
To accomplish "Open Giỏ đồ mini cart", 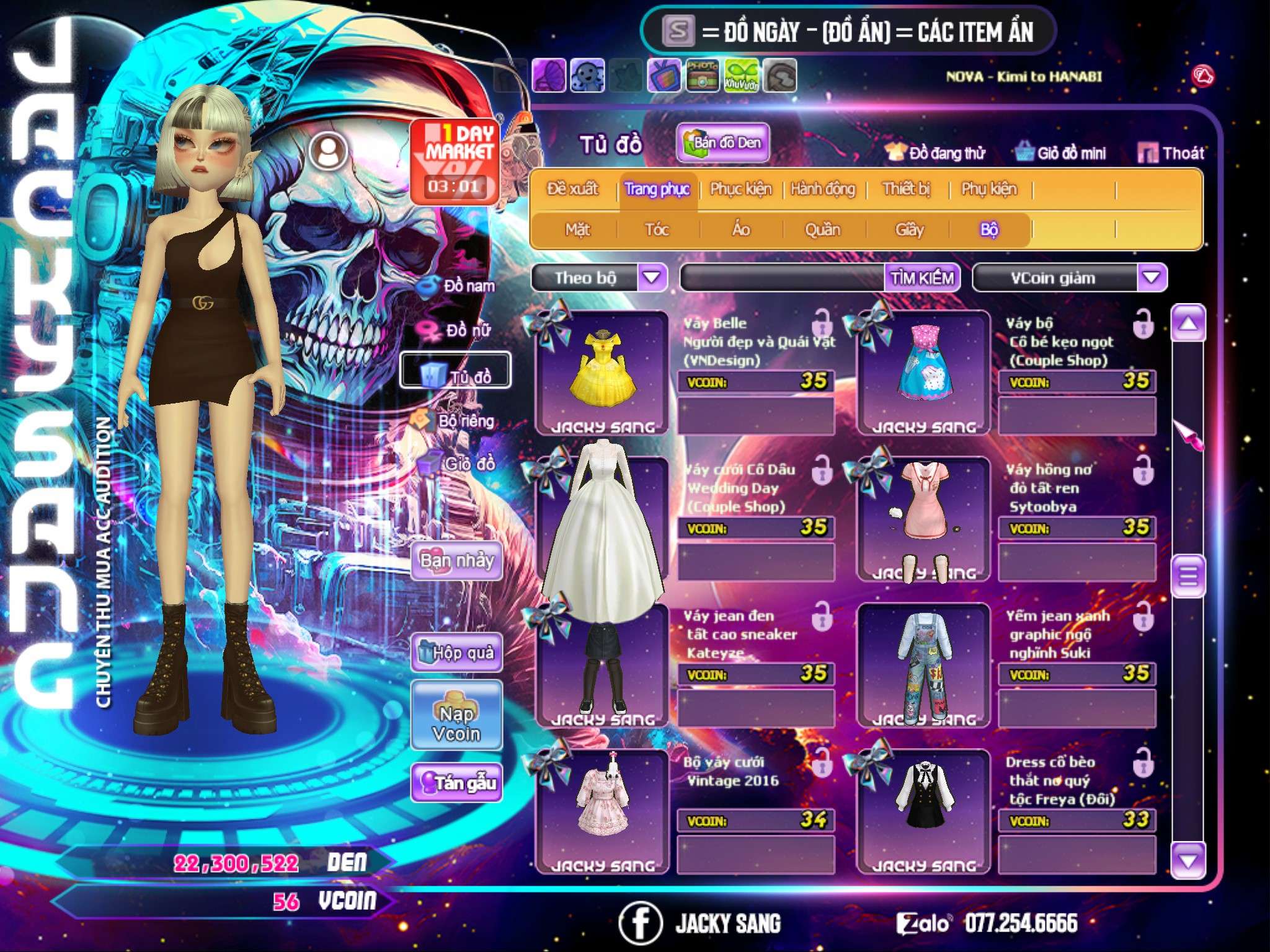I will coord(1061,152).
